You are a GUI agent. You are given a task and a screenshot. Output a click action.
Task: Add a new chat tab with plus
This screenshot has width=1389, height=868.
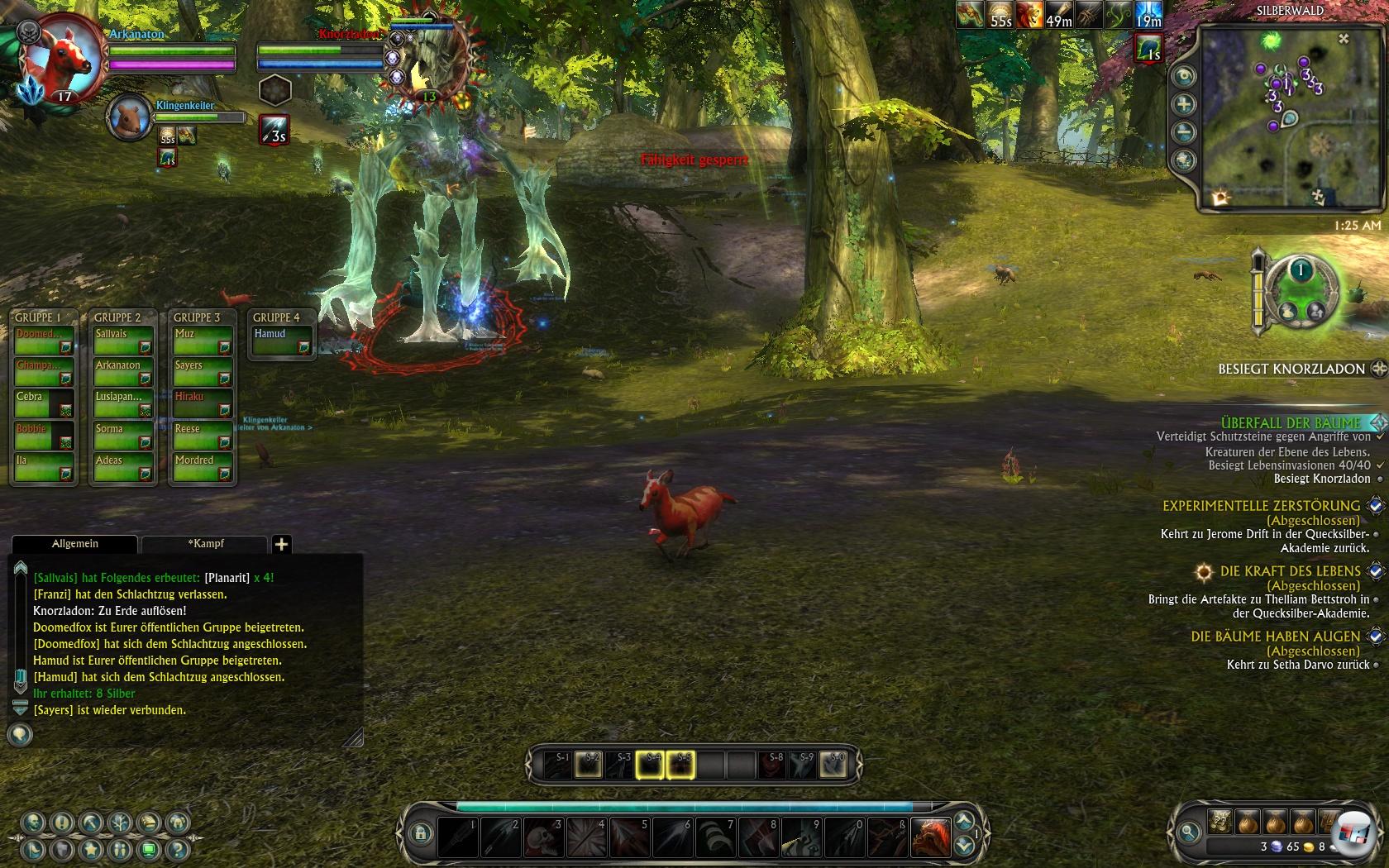coord(281,544)
